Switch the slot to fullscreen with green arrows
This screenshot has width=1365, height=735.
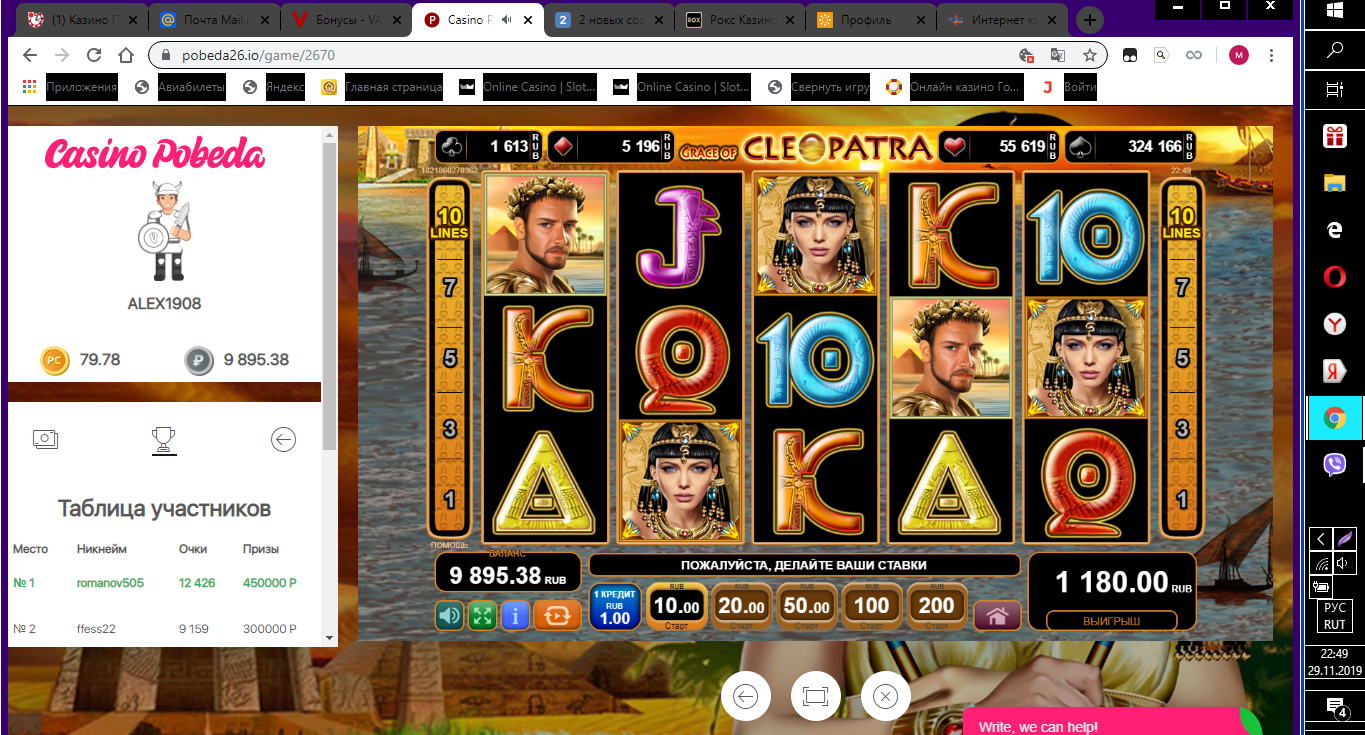(482, 615)
